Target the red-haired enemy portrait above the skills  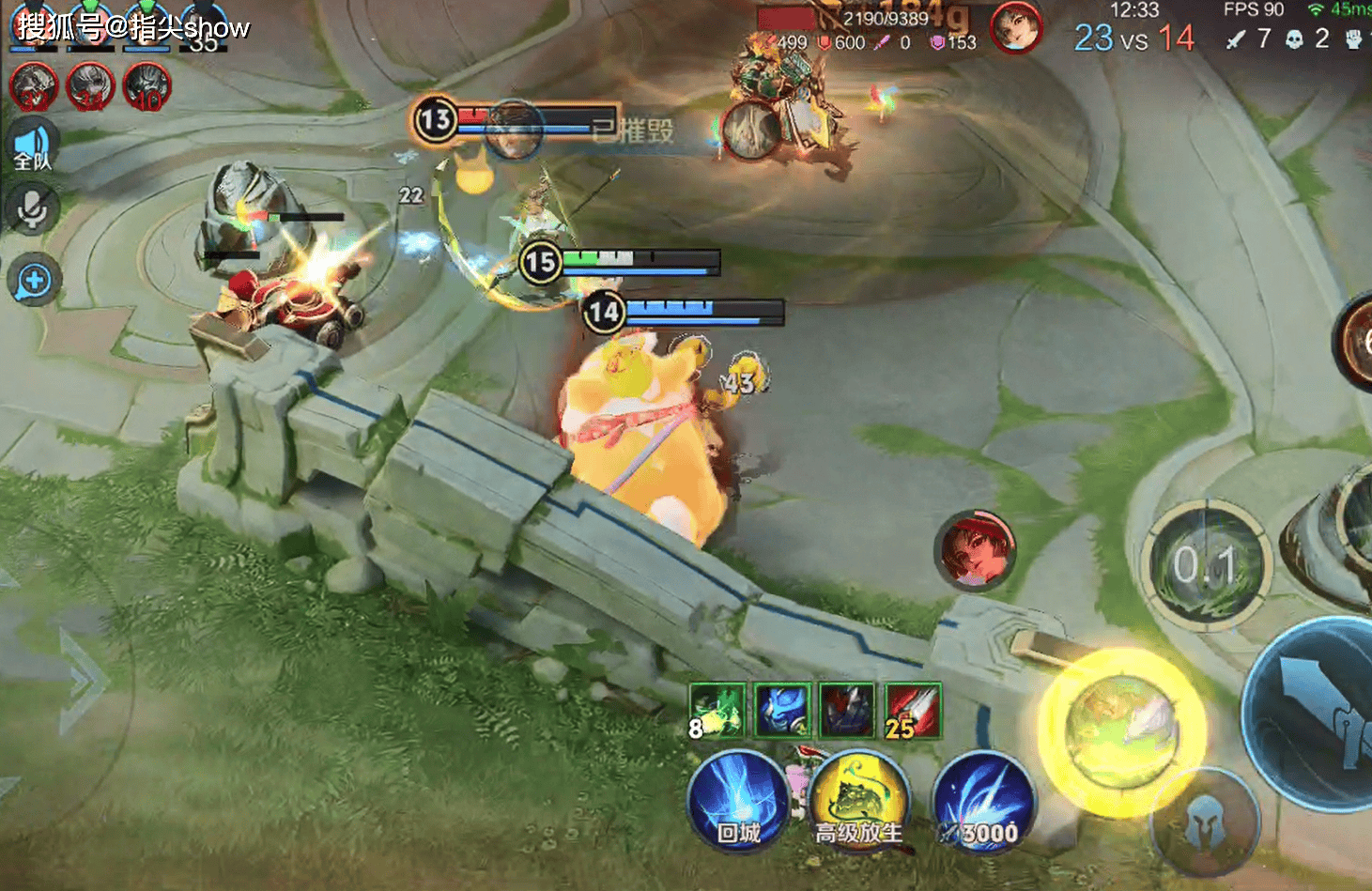tap(975, 550)
